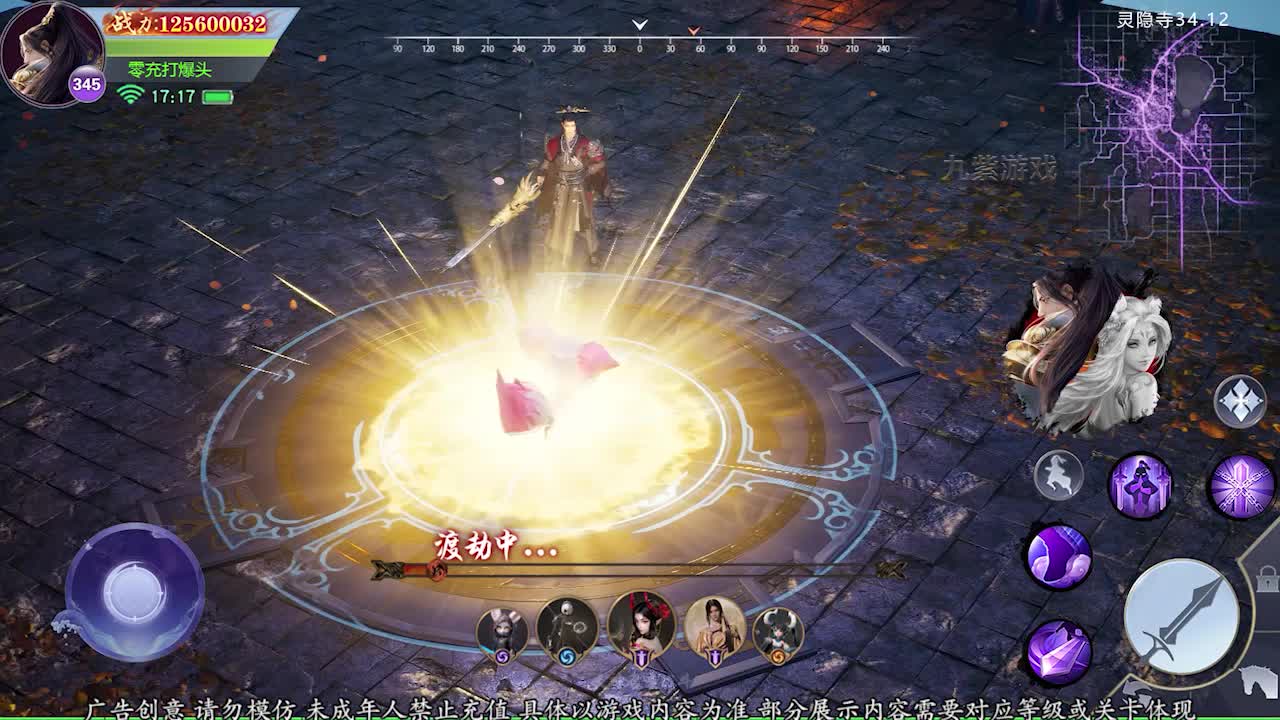Pick the golden-robed woman companion portrait
This screenshot has height=720, width=1280.
(x=714, y=629)
